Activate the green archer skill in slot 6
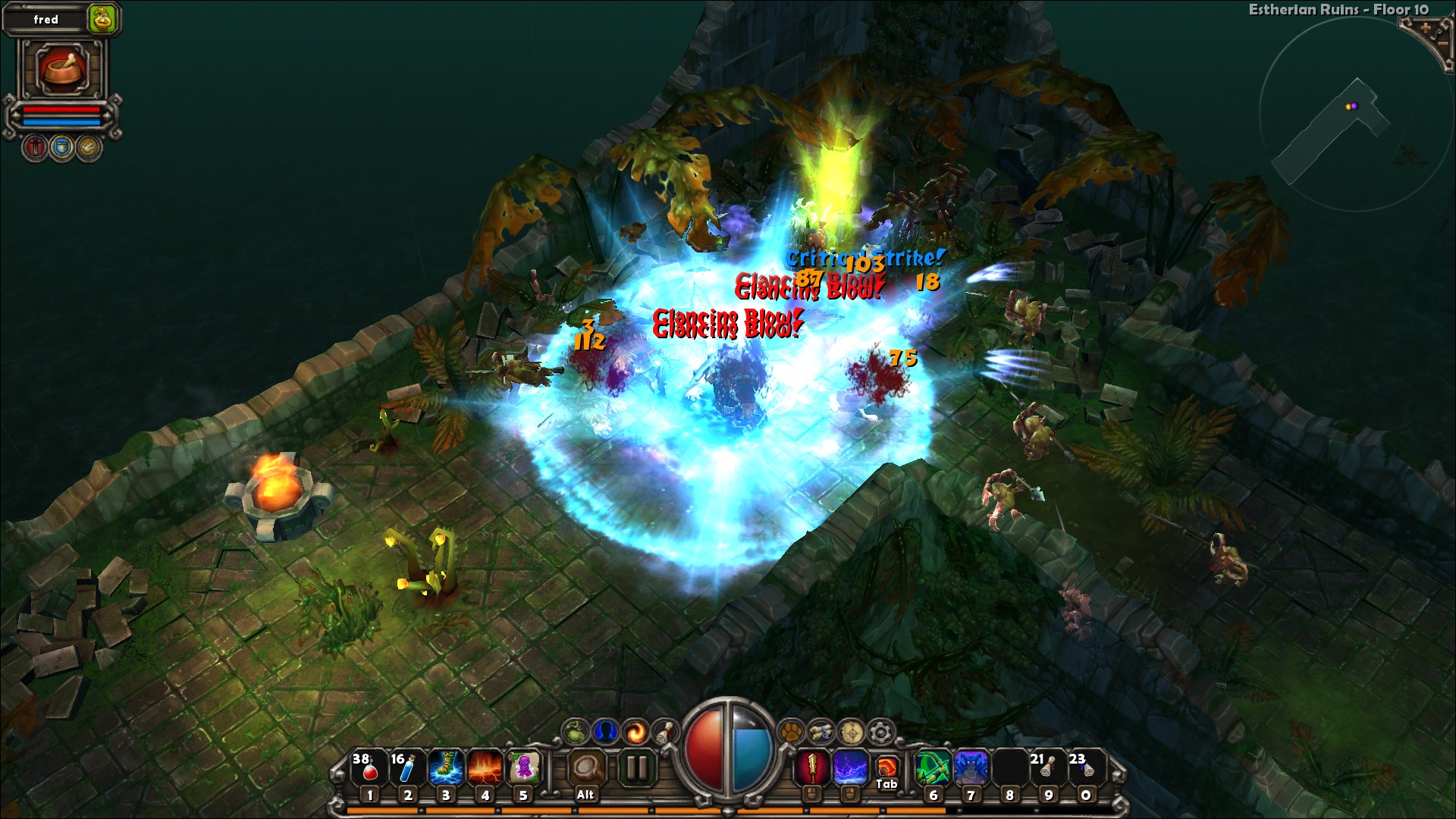Image resolution: width=1456 pixels, height=819 pixels. (x=933, y=767)
